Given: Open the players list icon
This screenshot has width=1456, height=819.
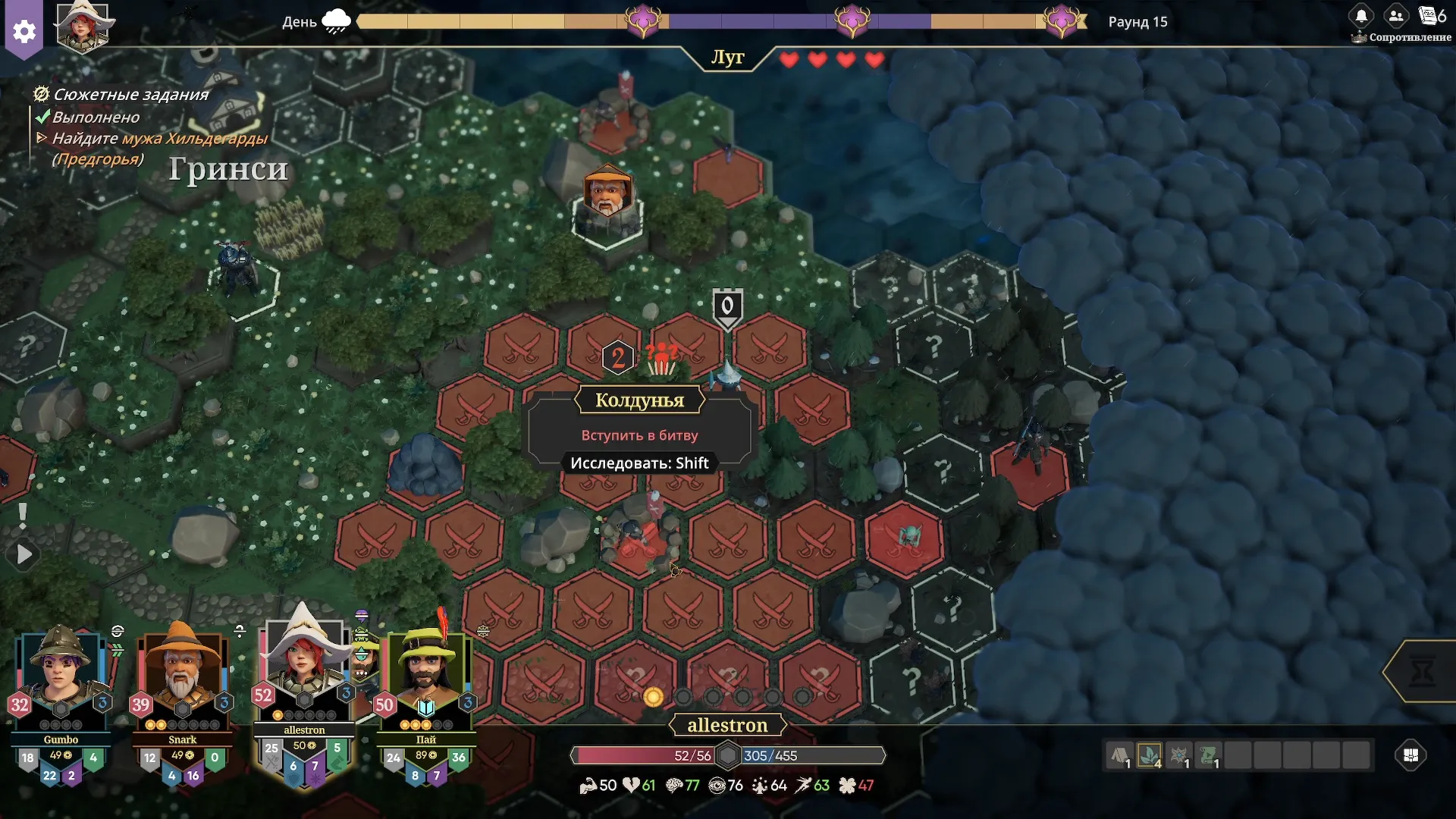Looking at the screenshot, I should [1395, 16].
